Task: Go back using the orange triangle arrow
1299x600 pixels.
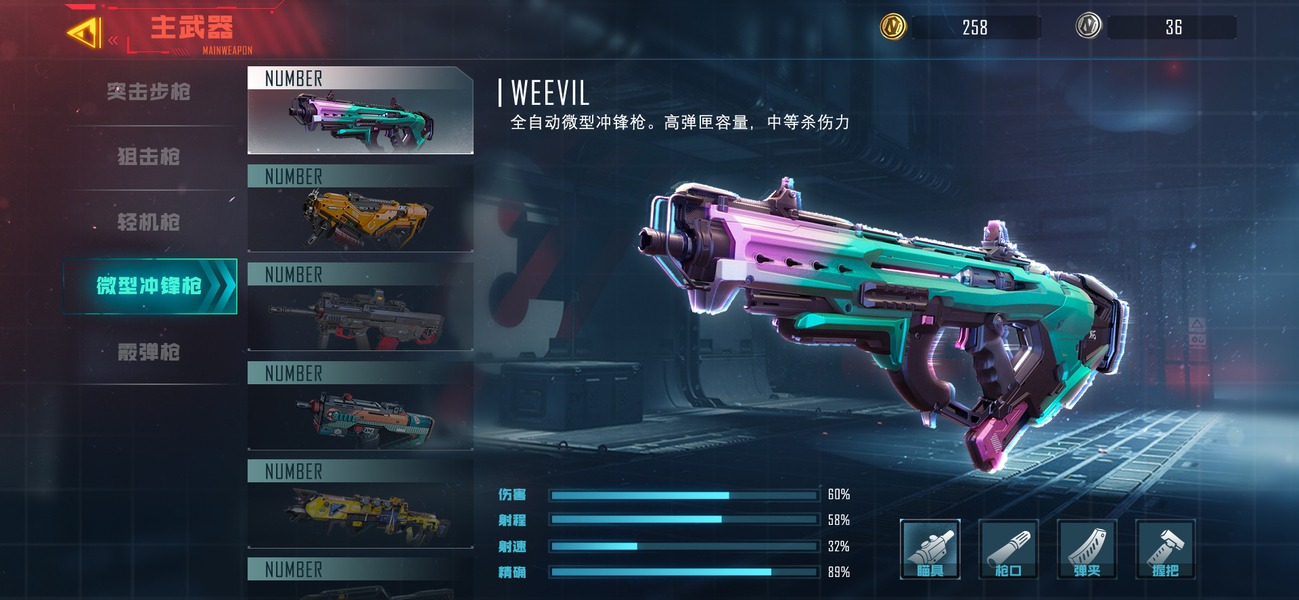Action: click(x=84, y=33)
